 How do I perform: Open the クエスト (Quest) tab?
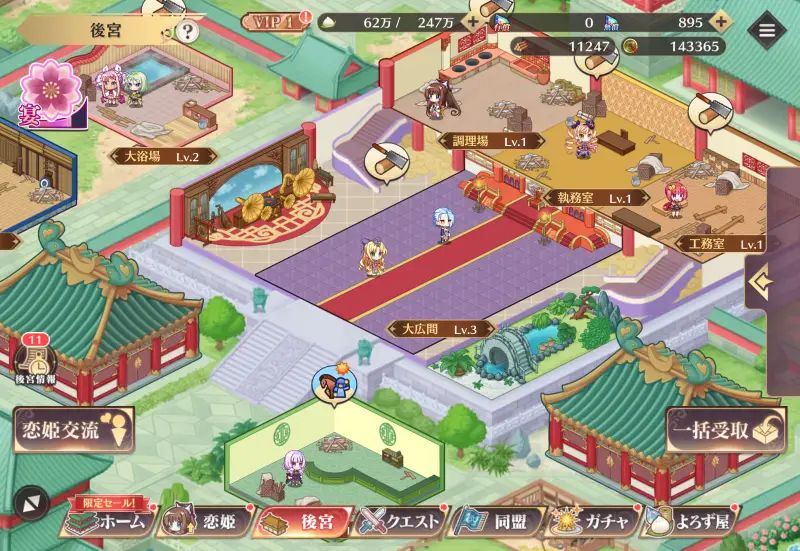[x=401, y=521]
